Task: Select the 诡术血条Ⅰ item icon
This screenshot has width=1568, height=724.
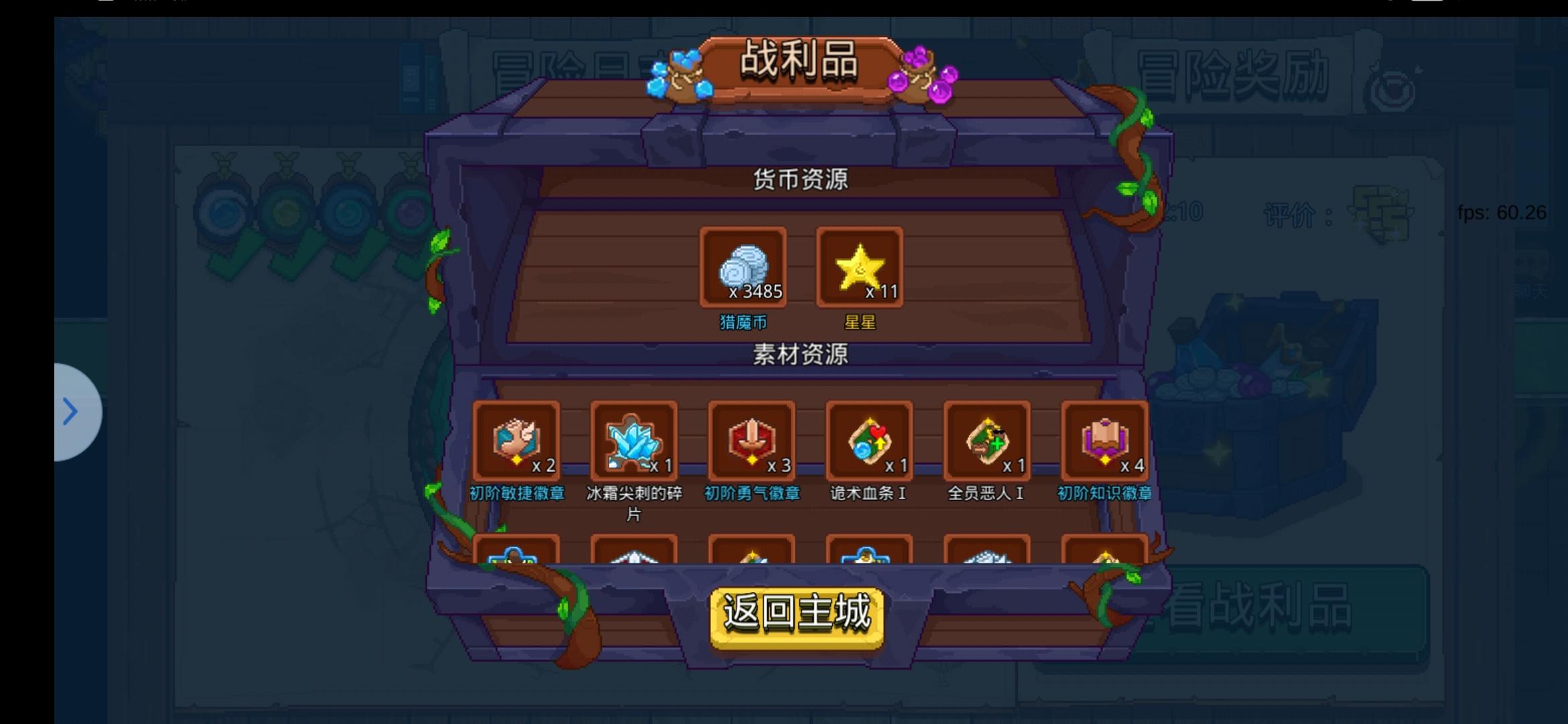Action: click(x=868, y=441)
